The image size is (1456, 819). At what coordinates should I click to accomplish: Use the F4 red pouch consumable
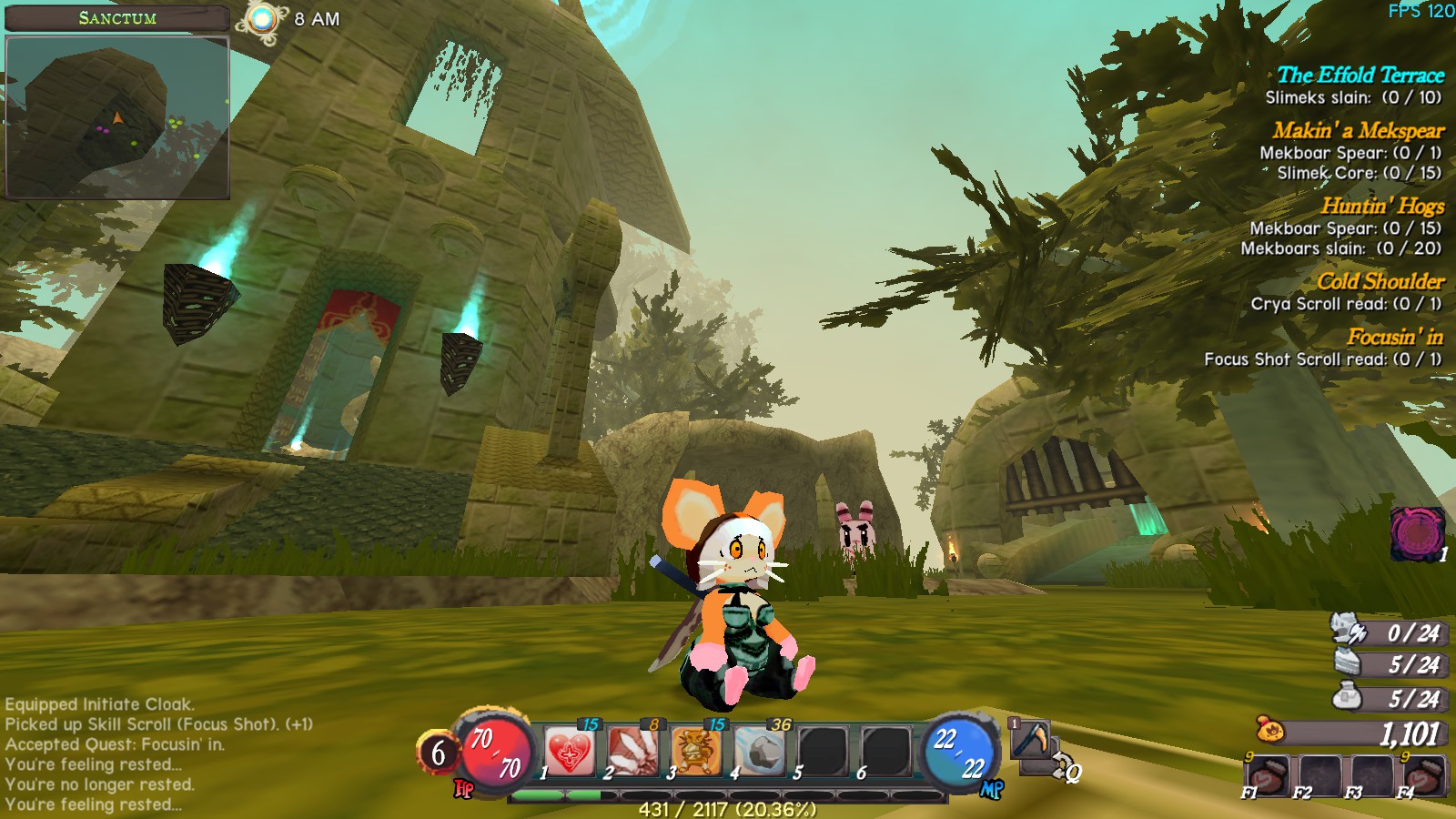(1421, 775)
